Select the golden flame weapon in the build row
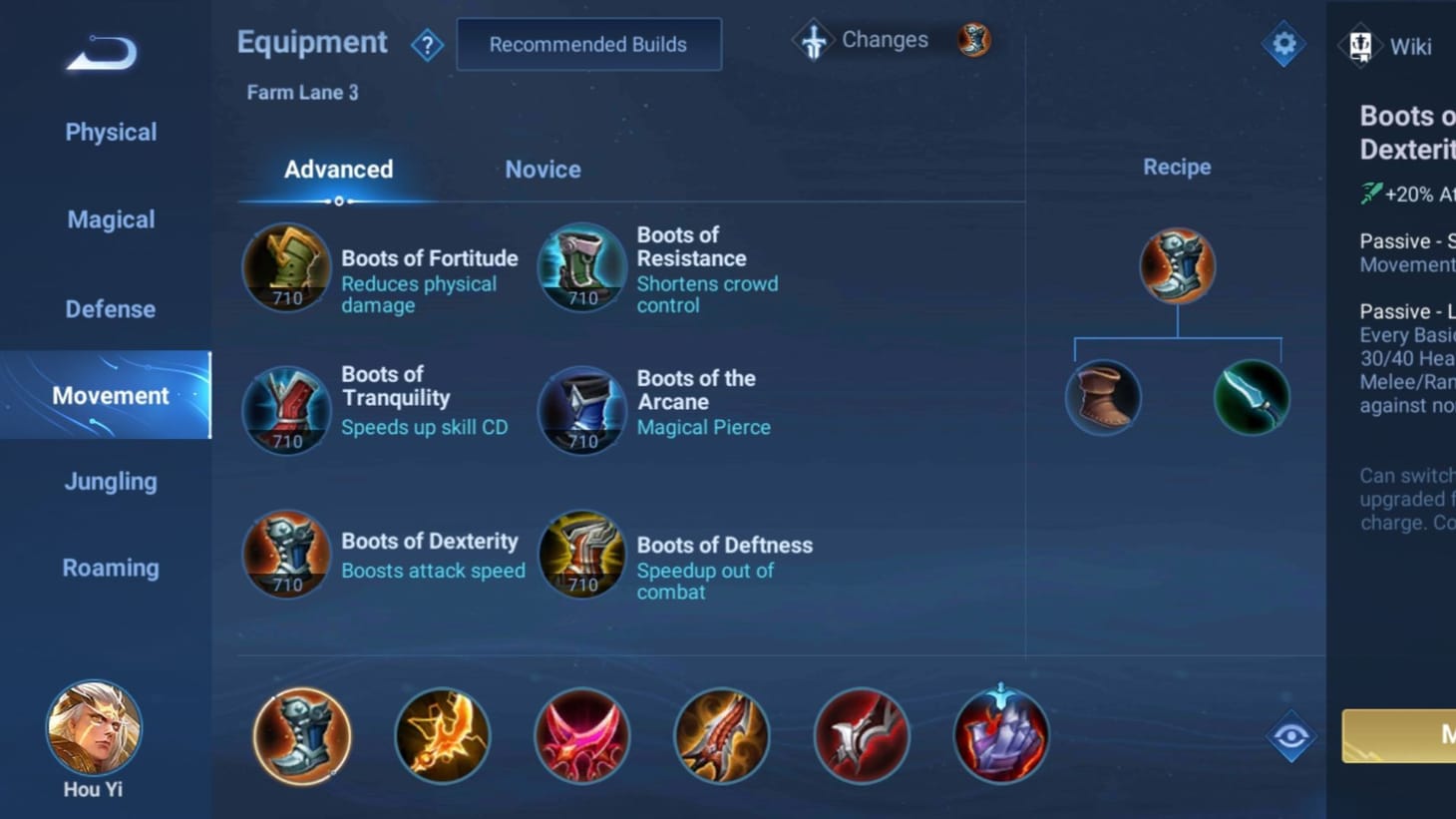 click(x=442, y=736)
